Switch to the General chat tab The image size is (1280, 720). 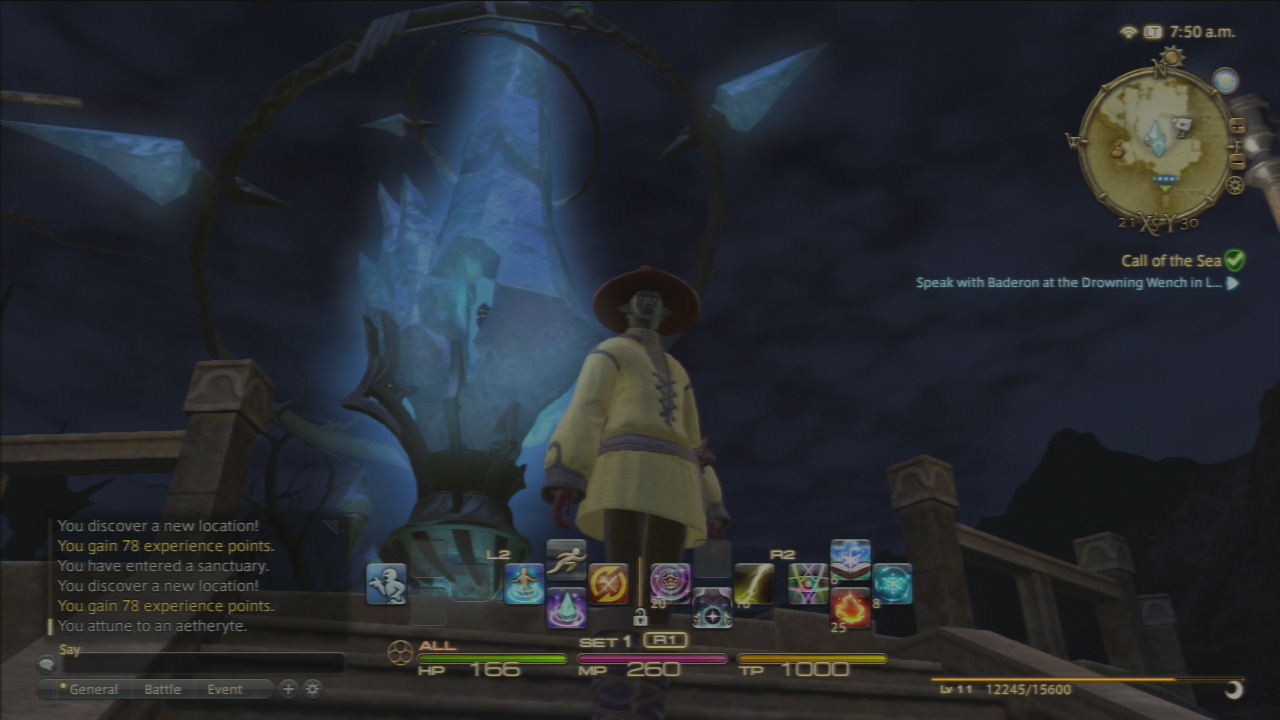[89, 689]
